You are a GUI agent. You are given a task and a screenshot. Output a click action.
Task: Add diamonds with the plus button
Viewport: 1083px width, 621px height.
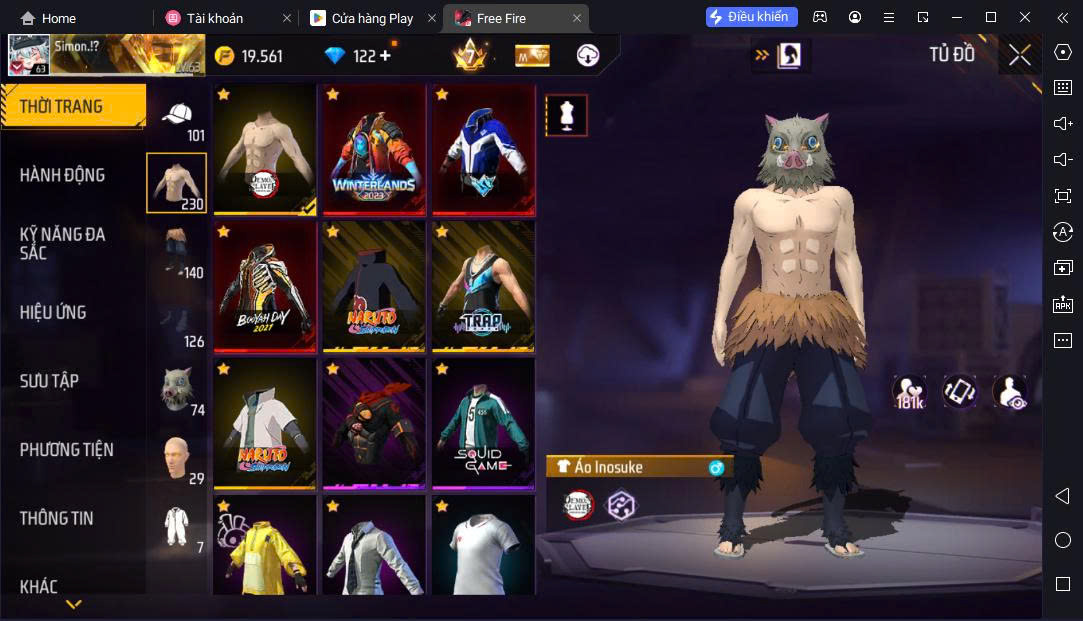(x=385, y=56)
